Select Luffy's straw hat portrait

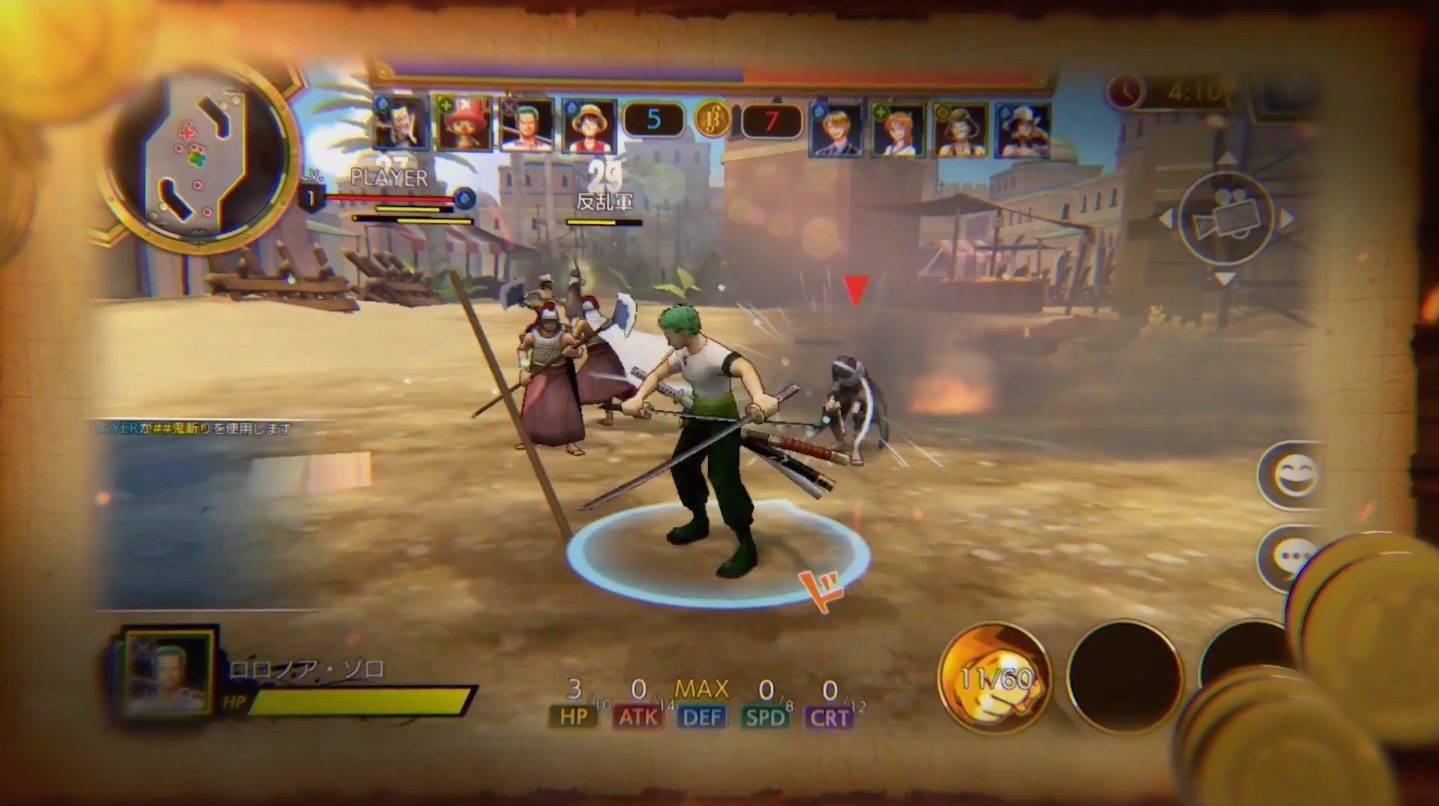click(588, 125)
